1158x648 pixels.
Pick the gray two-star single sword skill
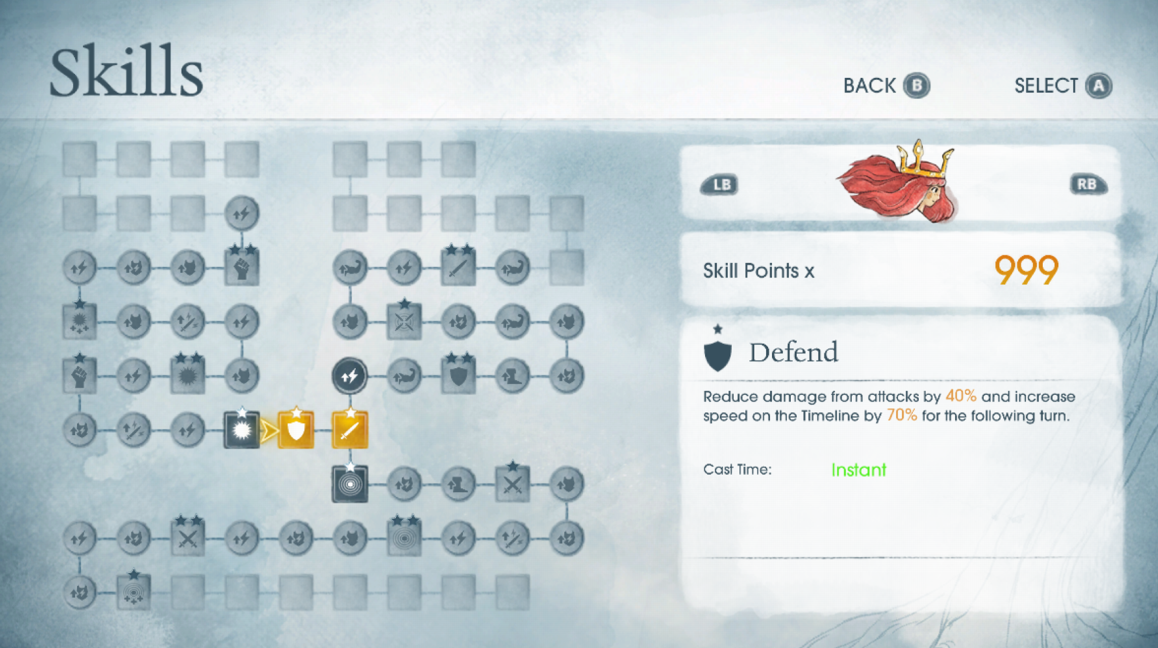458,268
